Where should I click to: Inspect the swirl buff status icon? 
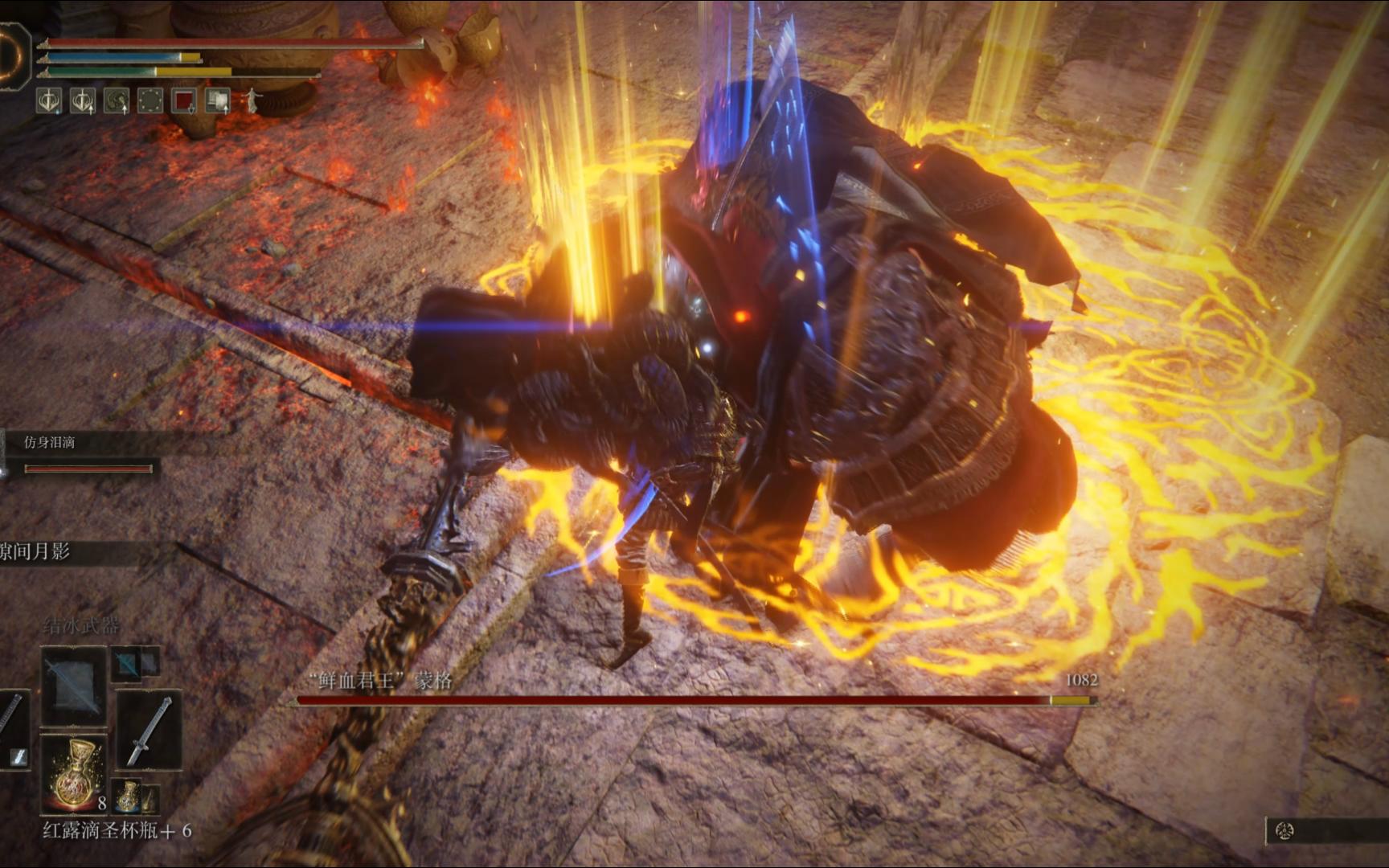point(117,100)
